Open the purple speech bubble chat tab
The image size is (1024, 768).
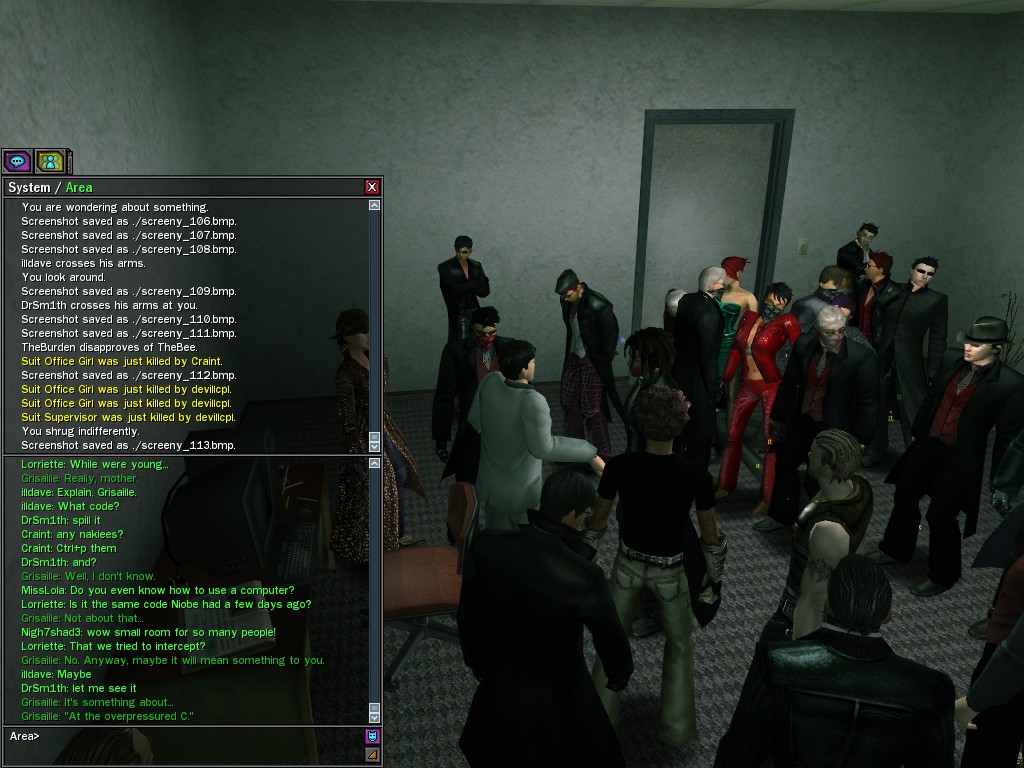[x=17, y=160]
